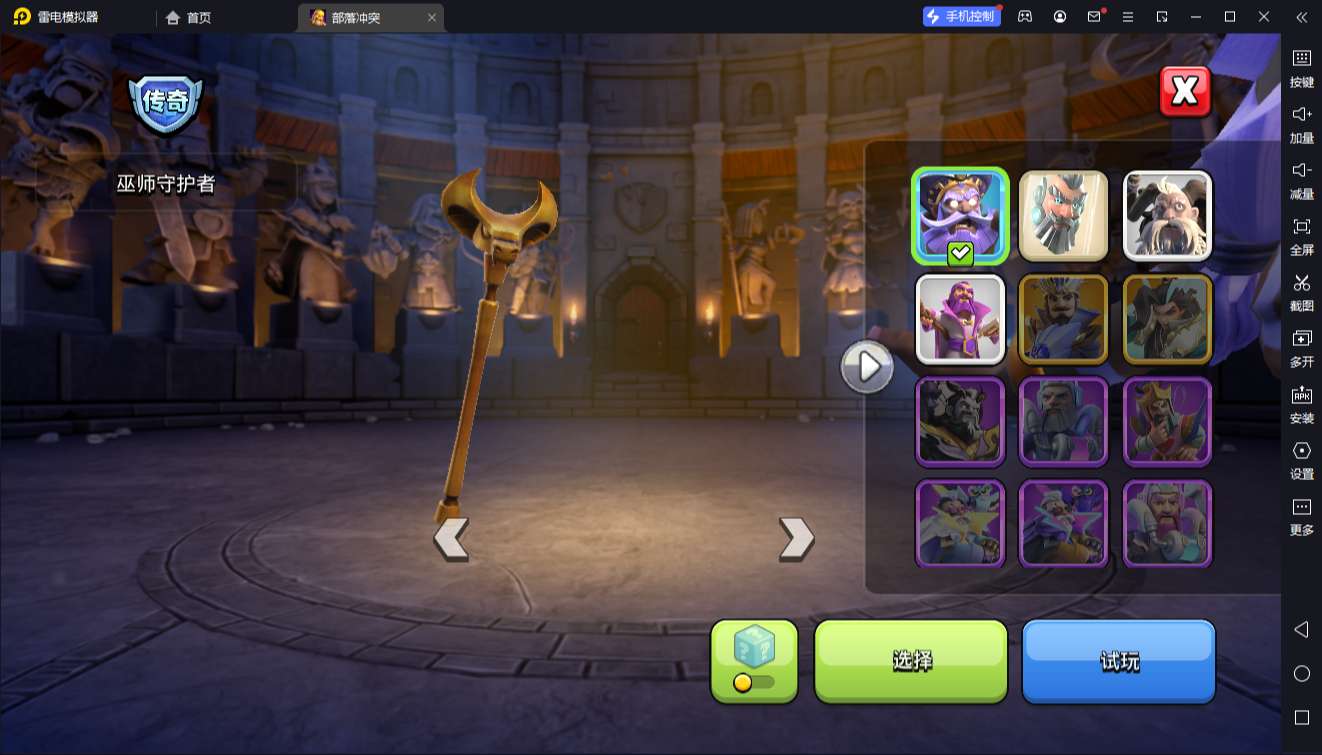Screen dimensions: 1322x755
Task: Select the purple-robed warden skin on white background
Action: (960, 319)
